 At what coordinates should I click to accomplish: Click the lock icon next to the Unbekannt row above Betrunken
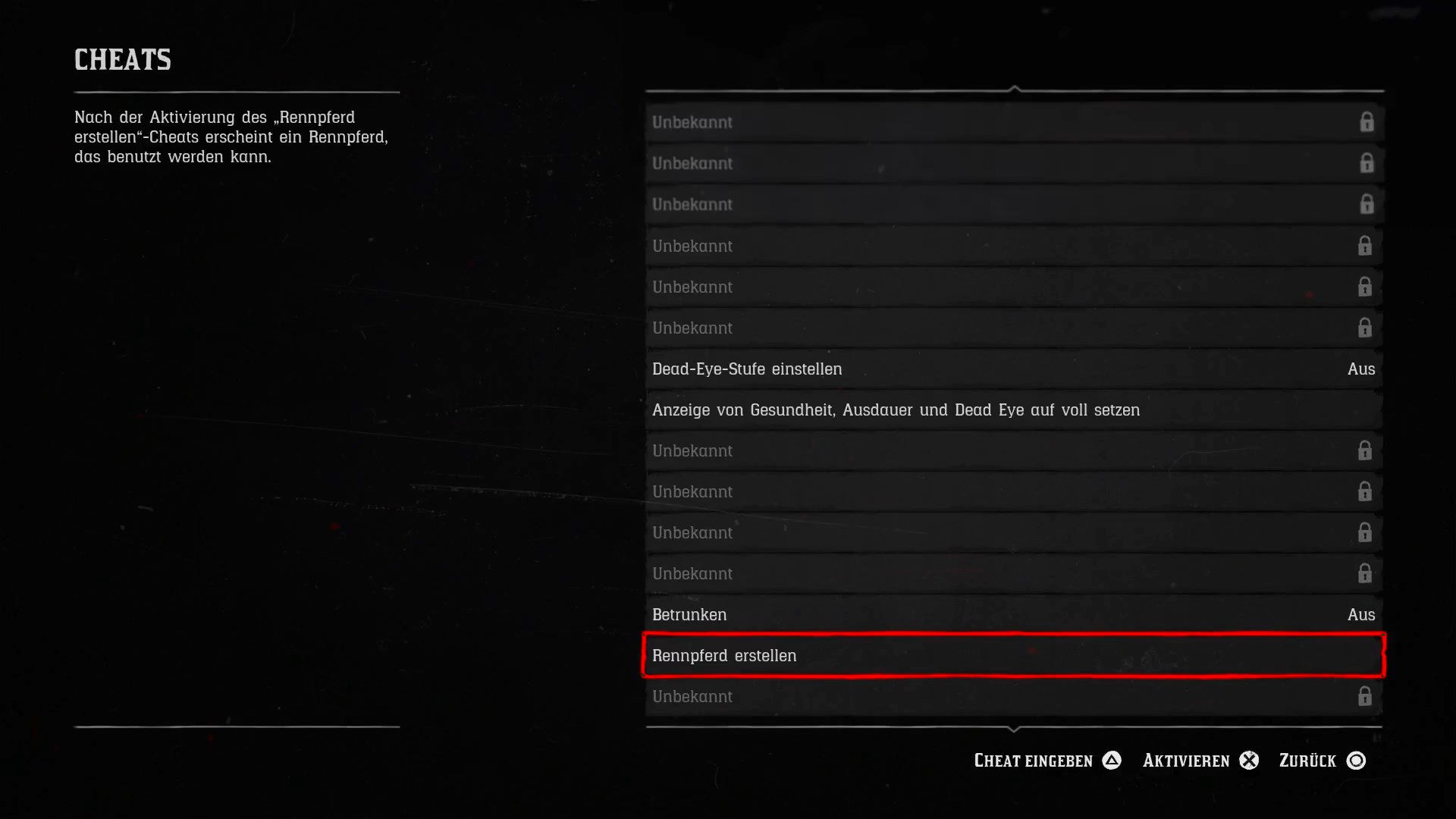click(1367, 573)
